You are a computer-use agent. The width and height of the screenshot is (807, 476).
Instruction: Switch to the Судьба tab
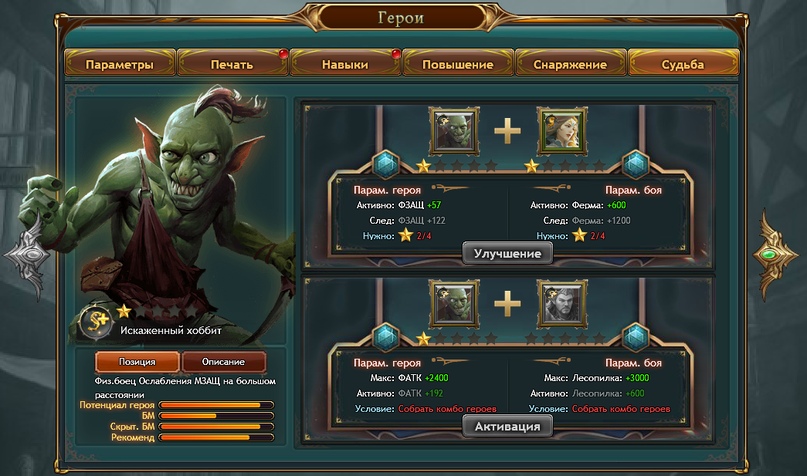click(683, 64)
